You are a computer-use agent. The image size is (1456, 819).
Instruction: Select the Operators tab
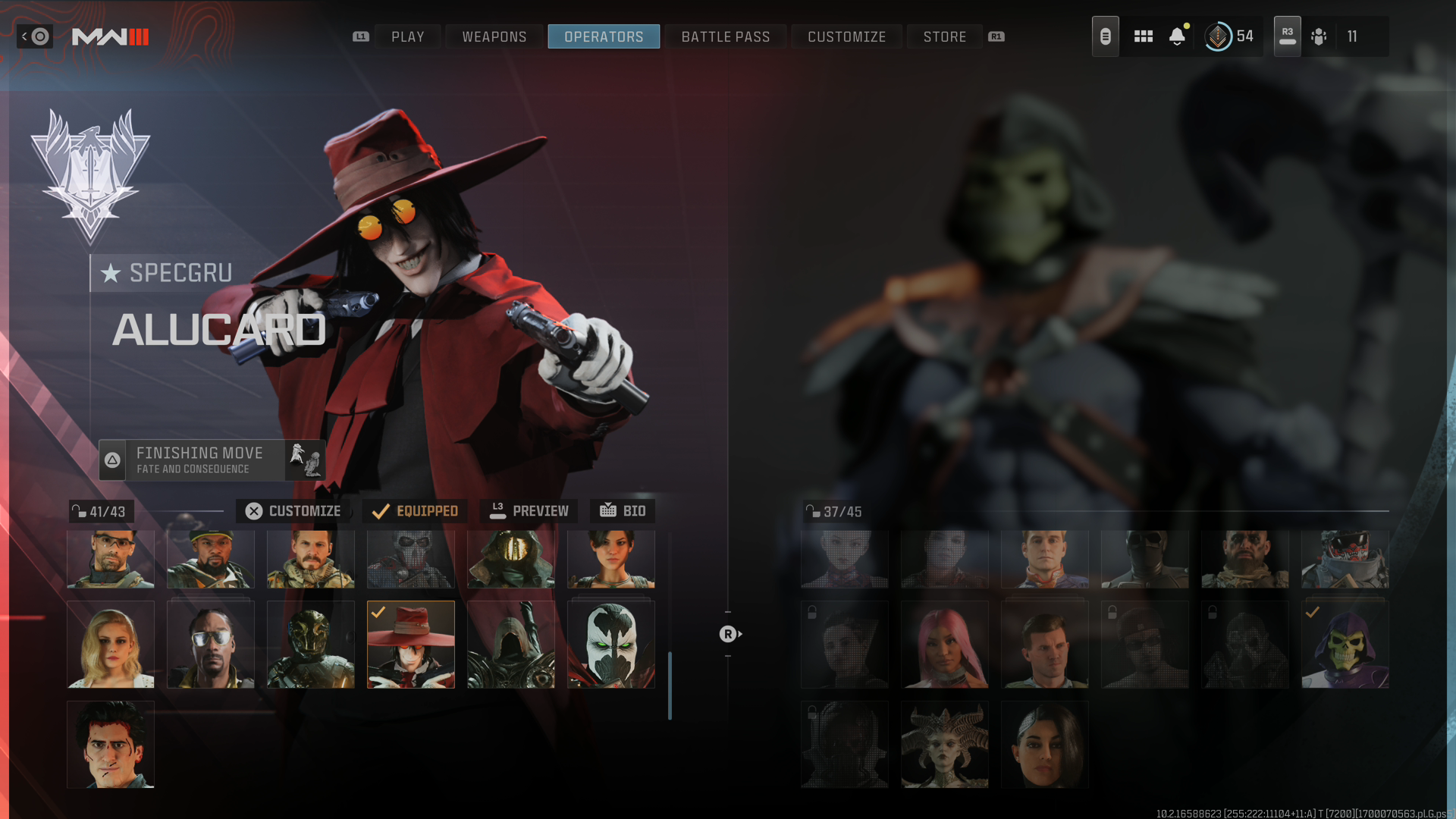point(604,36)
